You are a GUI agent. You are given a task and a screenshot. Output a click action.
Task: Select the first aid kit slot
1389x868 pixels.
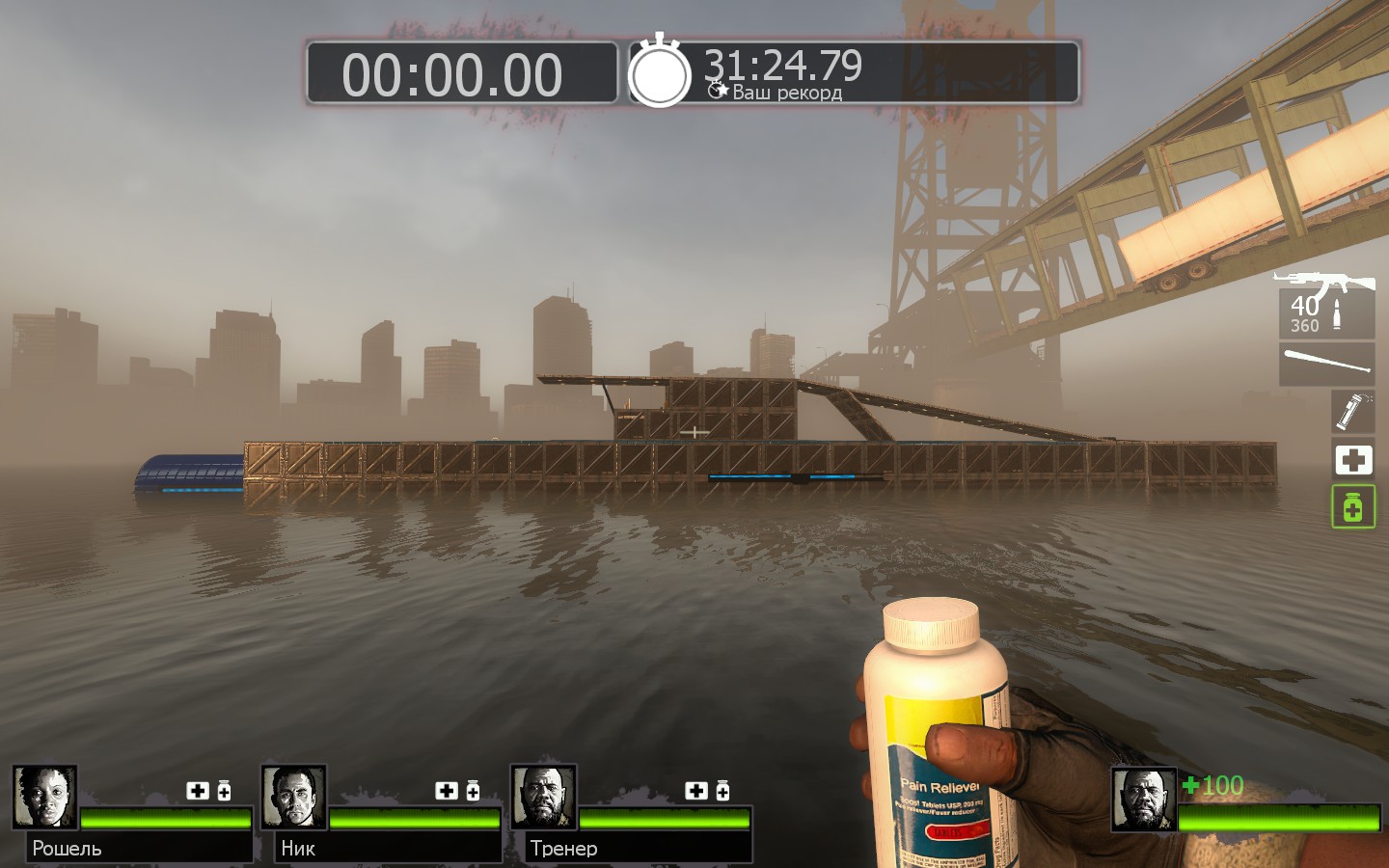click(1352, 459)
